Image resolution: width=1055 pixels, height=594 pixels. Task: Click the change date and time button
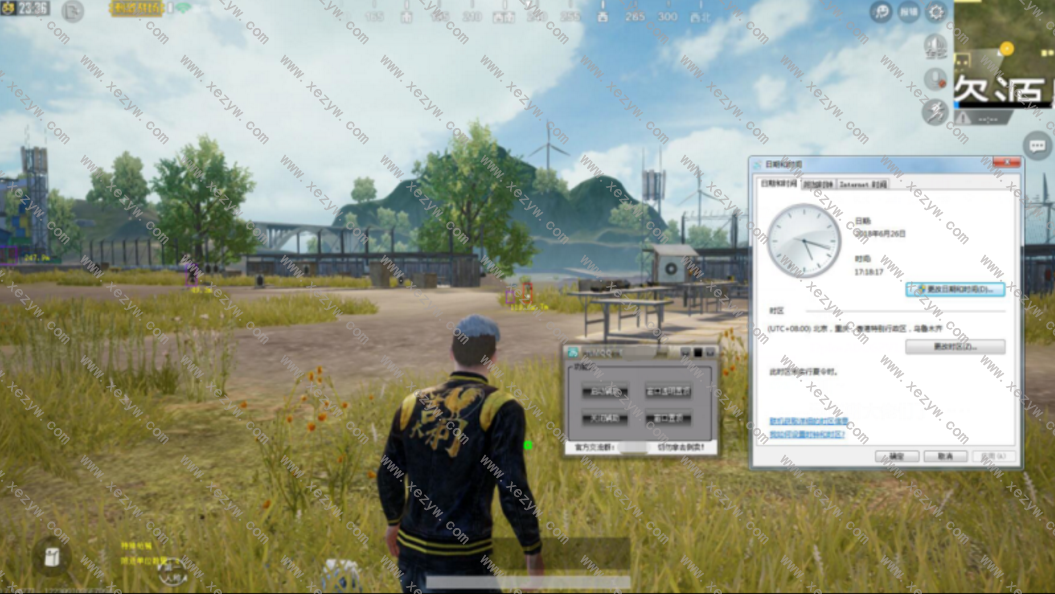(x=954, y=289)
